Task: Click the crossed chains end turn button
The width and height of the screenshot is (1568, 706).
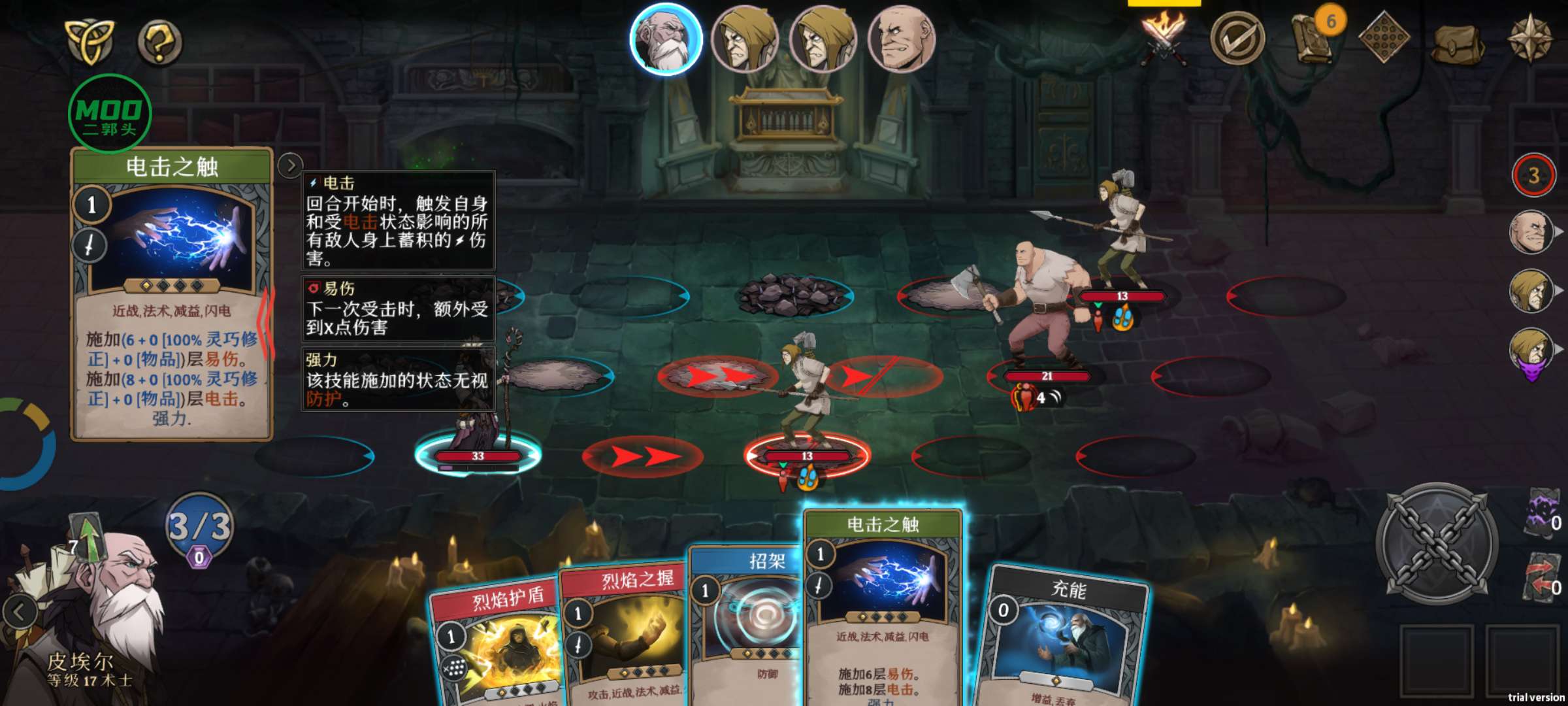Action: click(1437, 543)
